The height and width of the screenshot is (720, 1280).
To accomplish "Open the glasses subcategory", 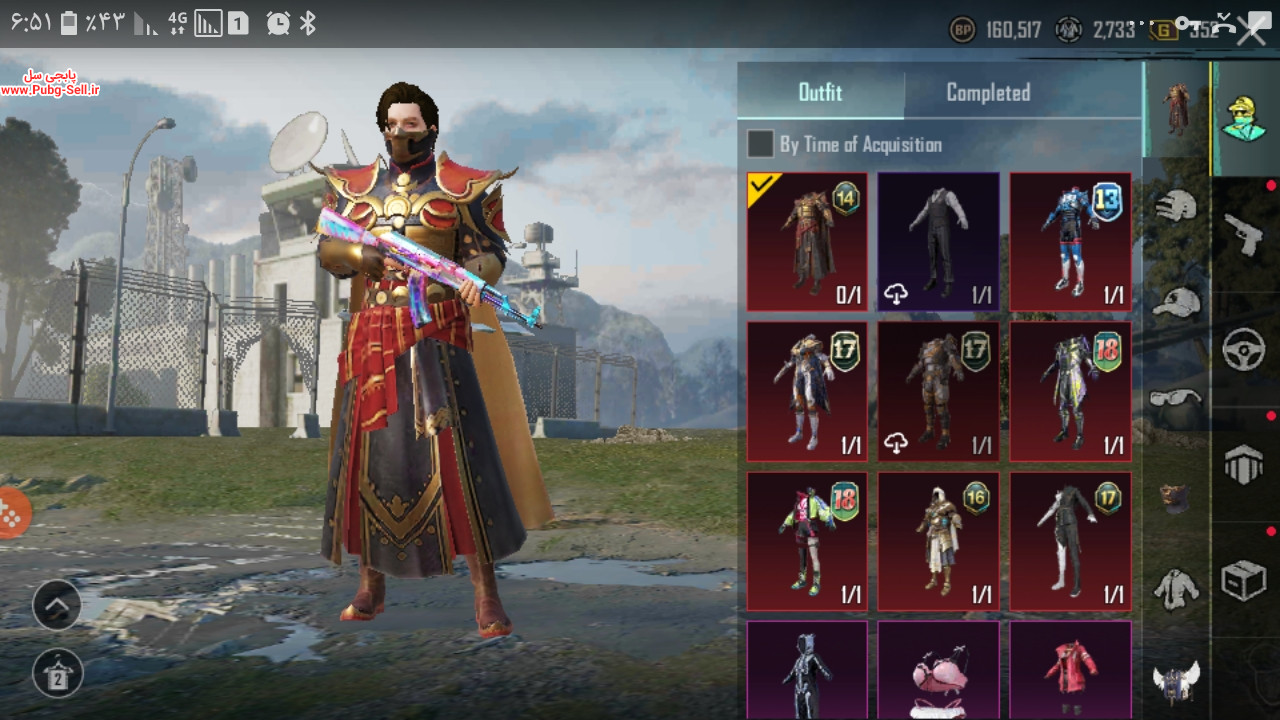I will click(1177, 398).
